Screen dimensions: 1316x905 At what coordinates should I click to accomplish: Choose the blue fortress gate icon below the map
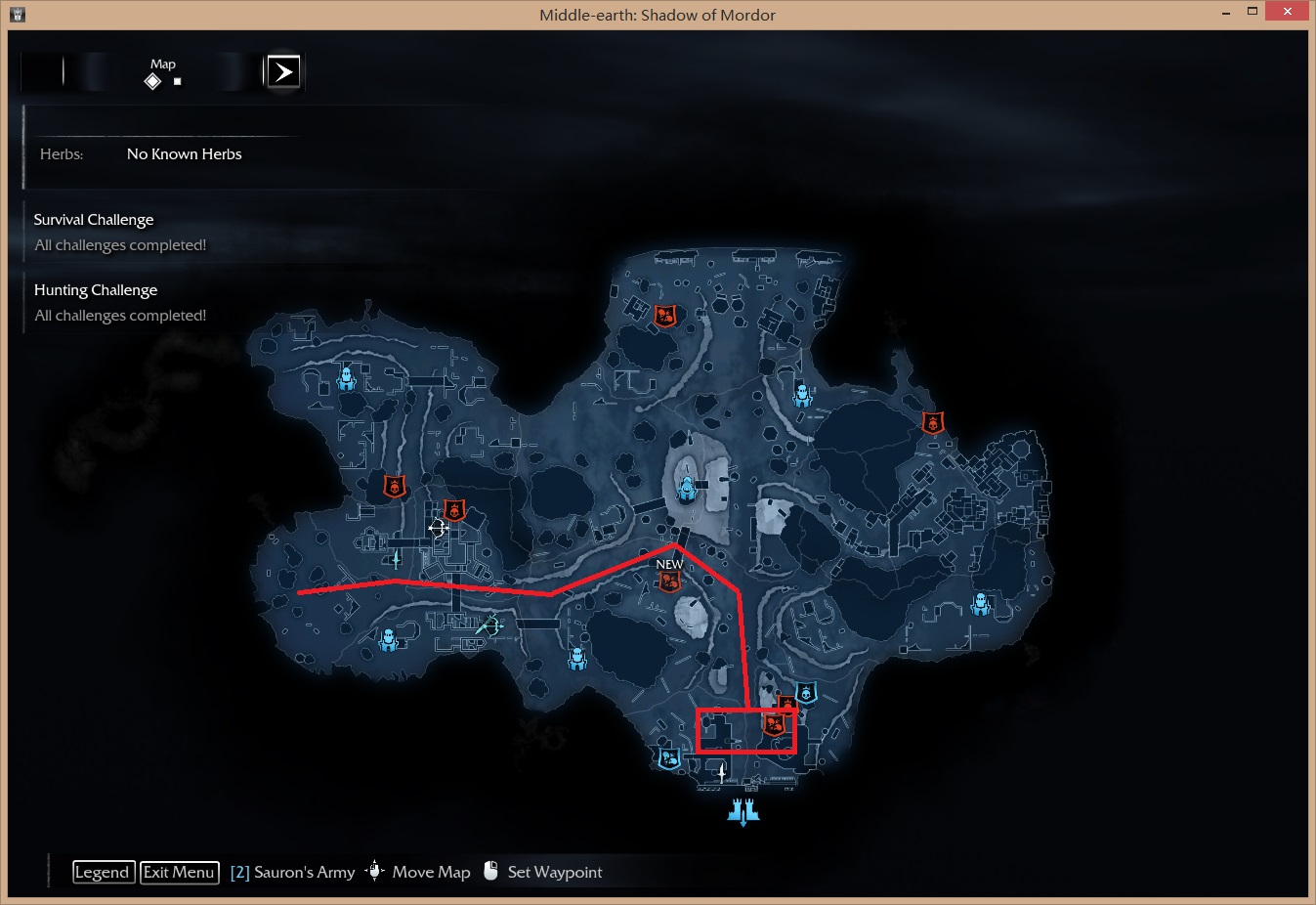[x=743, y=810]
